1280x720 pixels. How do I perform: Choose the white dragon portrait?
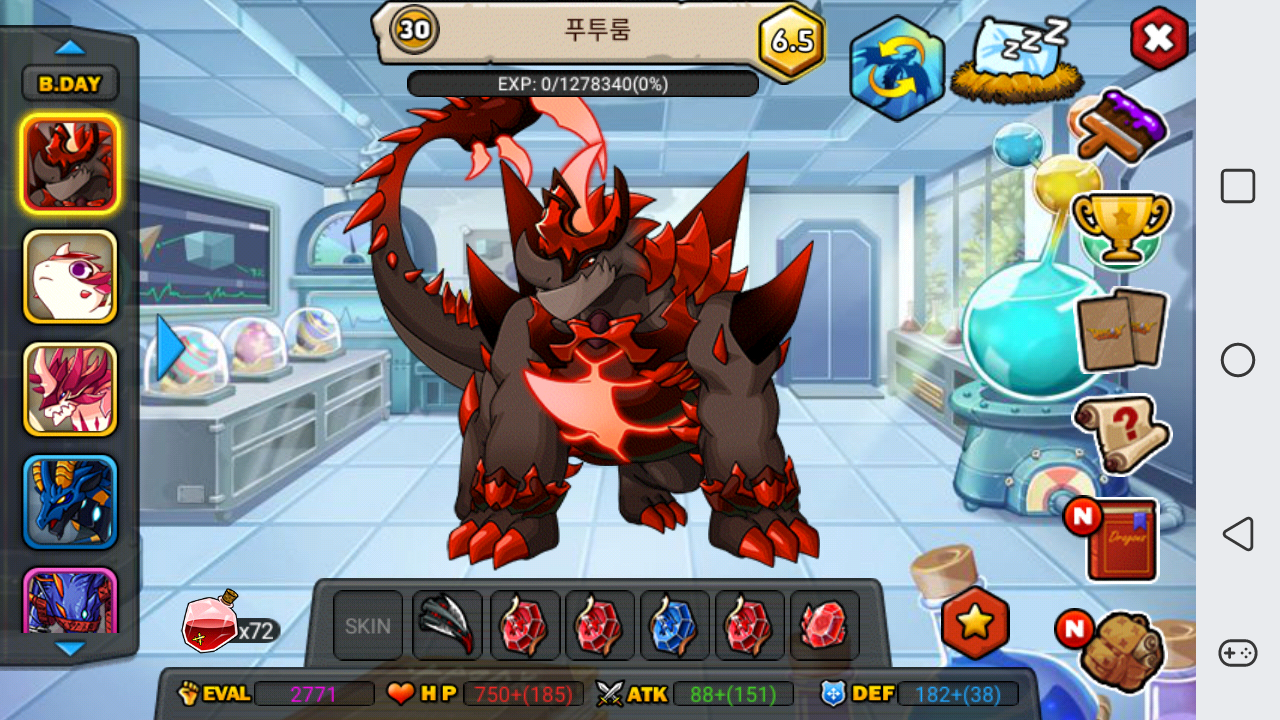coord(70,277)
